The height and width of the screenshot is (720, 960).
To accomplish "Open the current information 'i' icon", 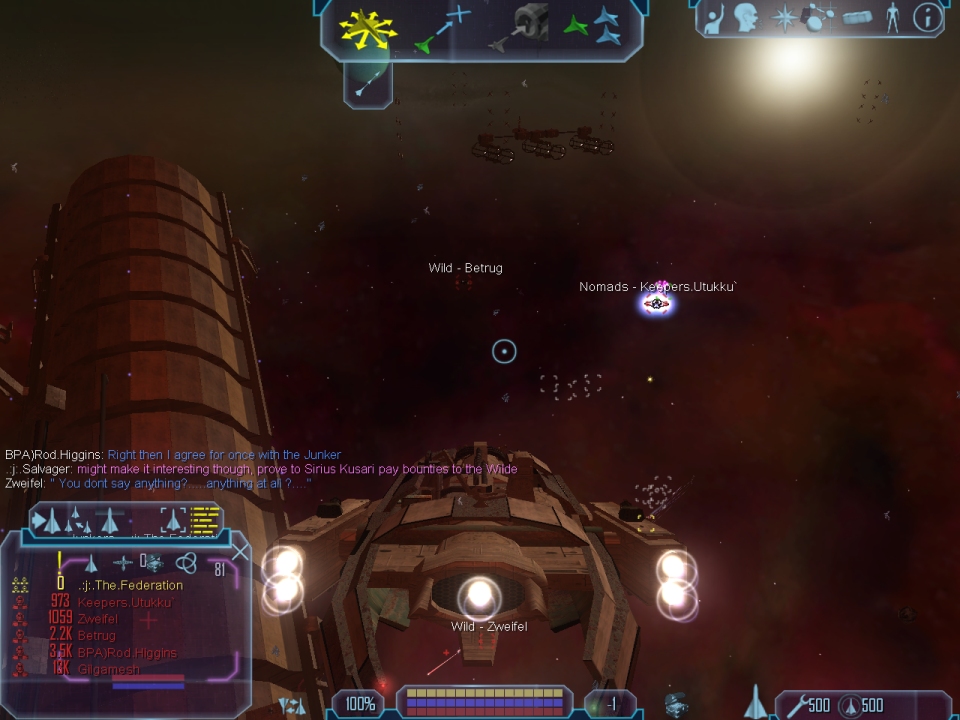I will click(x=929, y=18).
